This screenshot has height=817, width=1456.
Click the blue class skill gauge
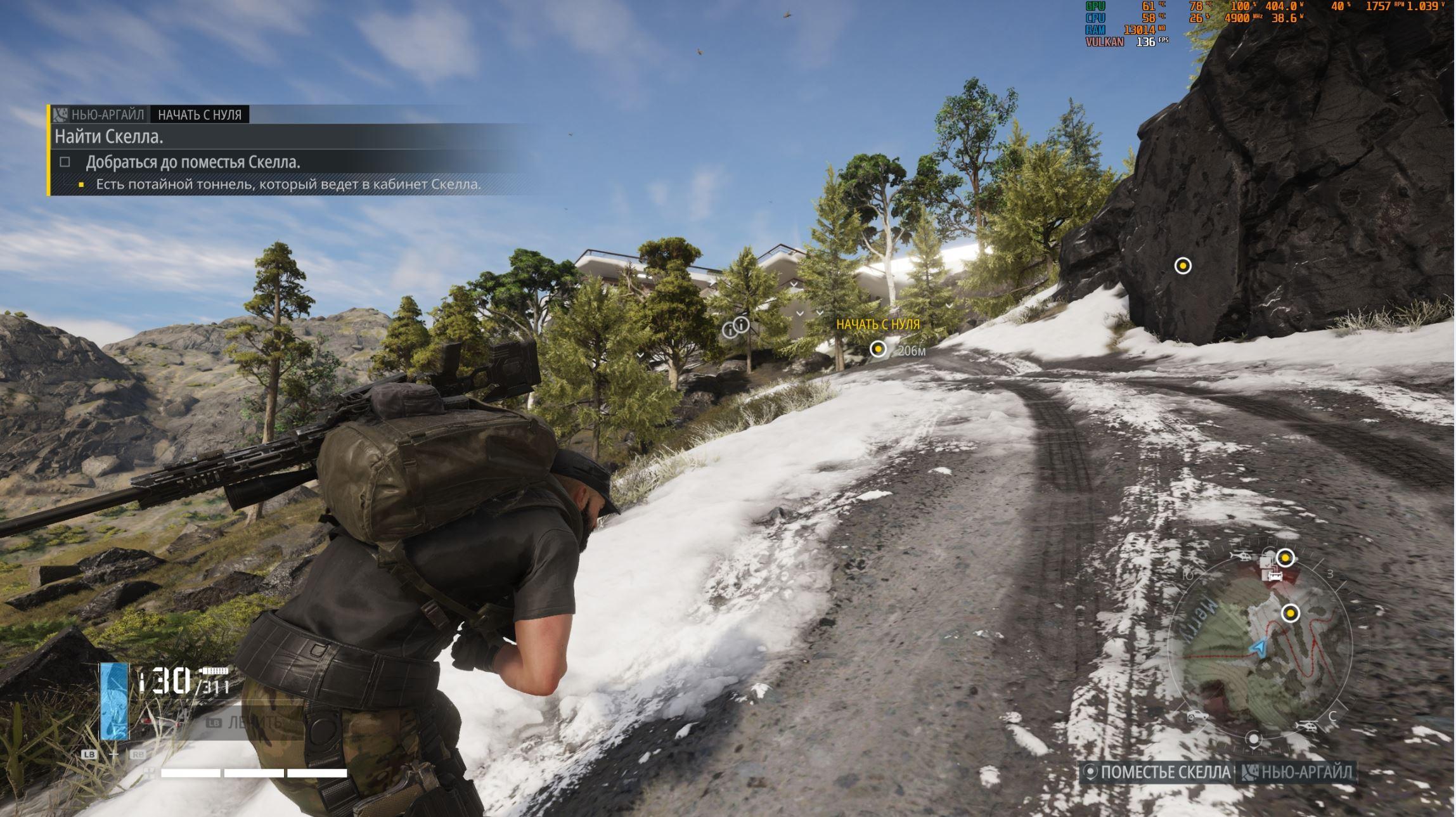click(114, 701)
